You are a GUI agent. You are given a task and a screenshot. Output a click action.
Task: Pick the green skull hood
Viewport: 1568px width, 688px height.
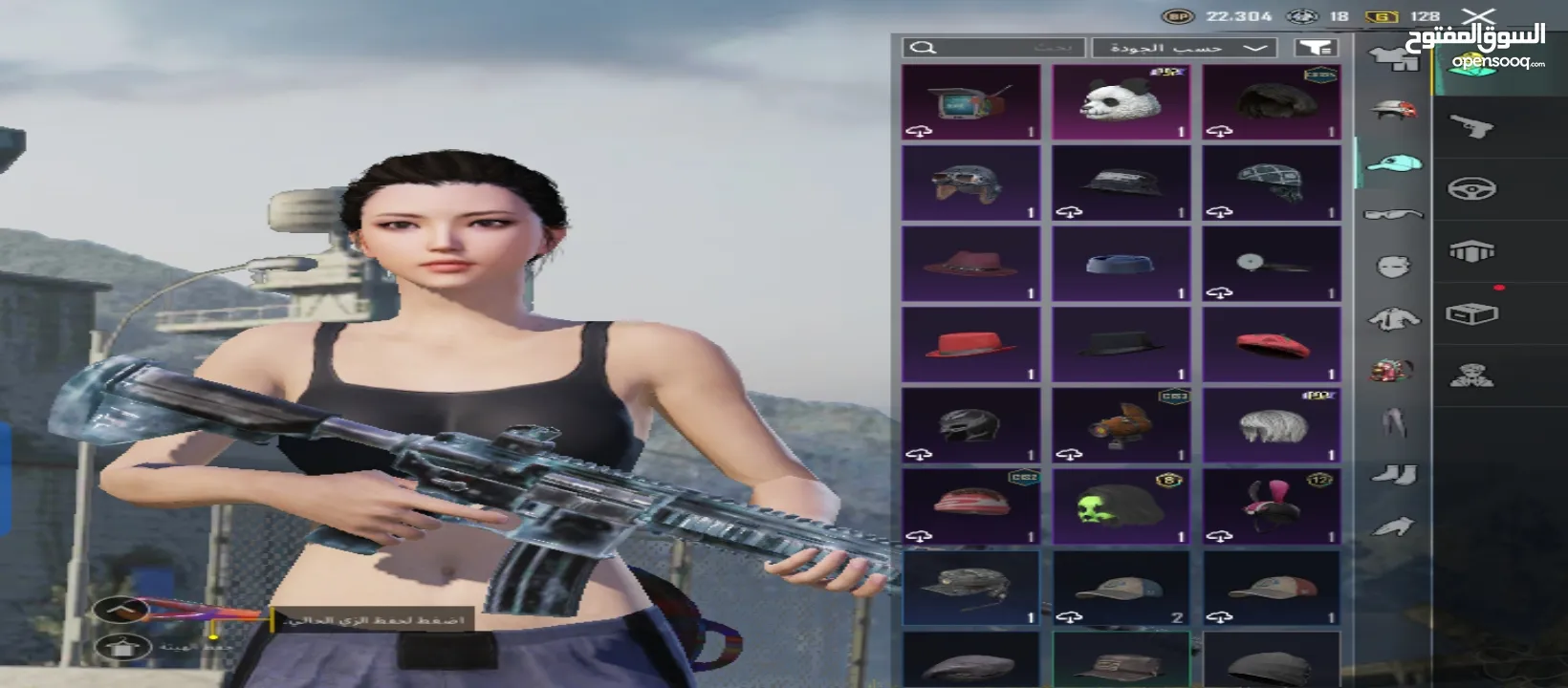tap(1121, 505)
